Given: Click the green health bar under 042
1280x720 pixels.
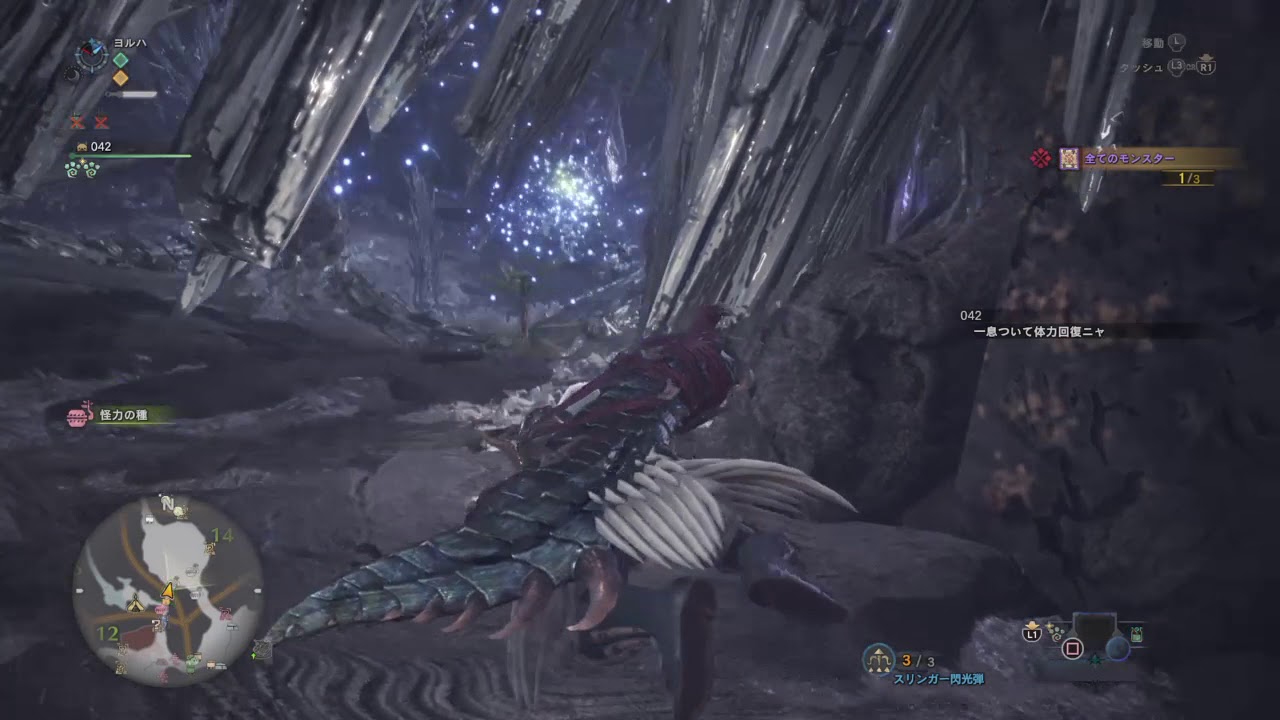Looking at the screenshot, I should click(x=131, y=155).
